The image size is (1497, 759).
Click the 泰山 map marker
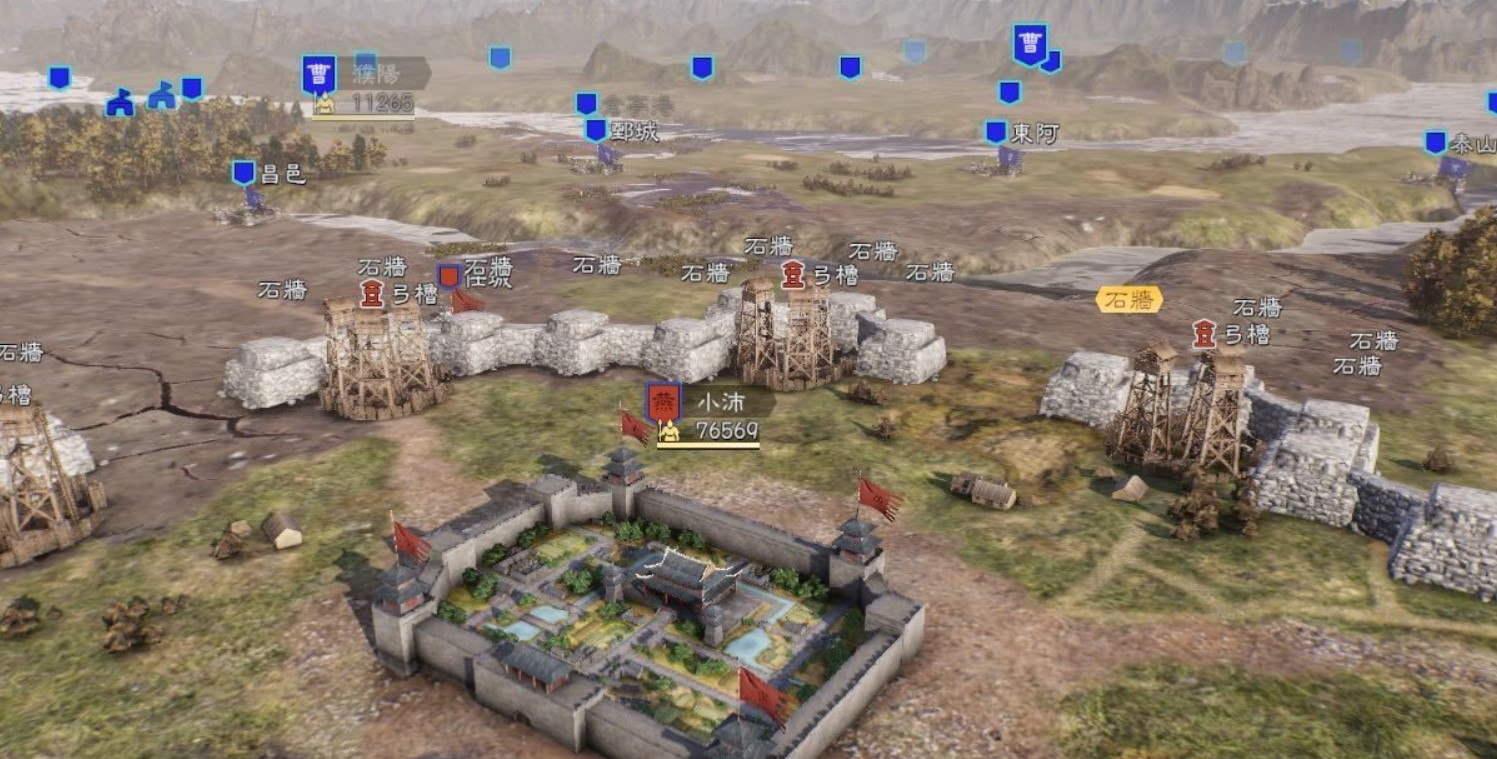(1436, 142)
